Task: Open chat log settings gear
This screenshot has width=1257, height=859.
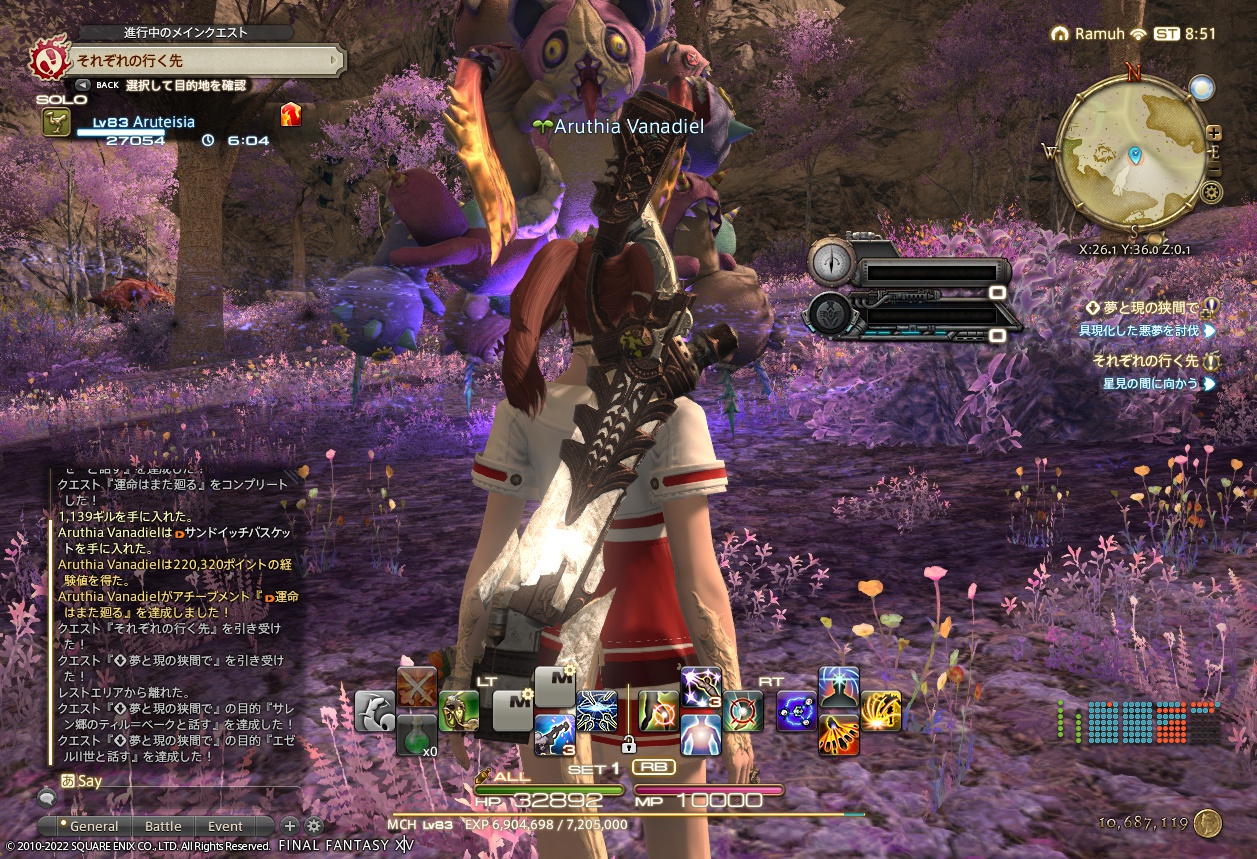Action: (x=314, y=826)
